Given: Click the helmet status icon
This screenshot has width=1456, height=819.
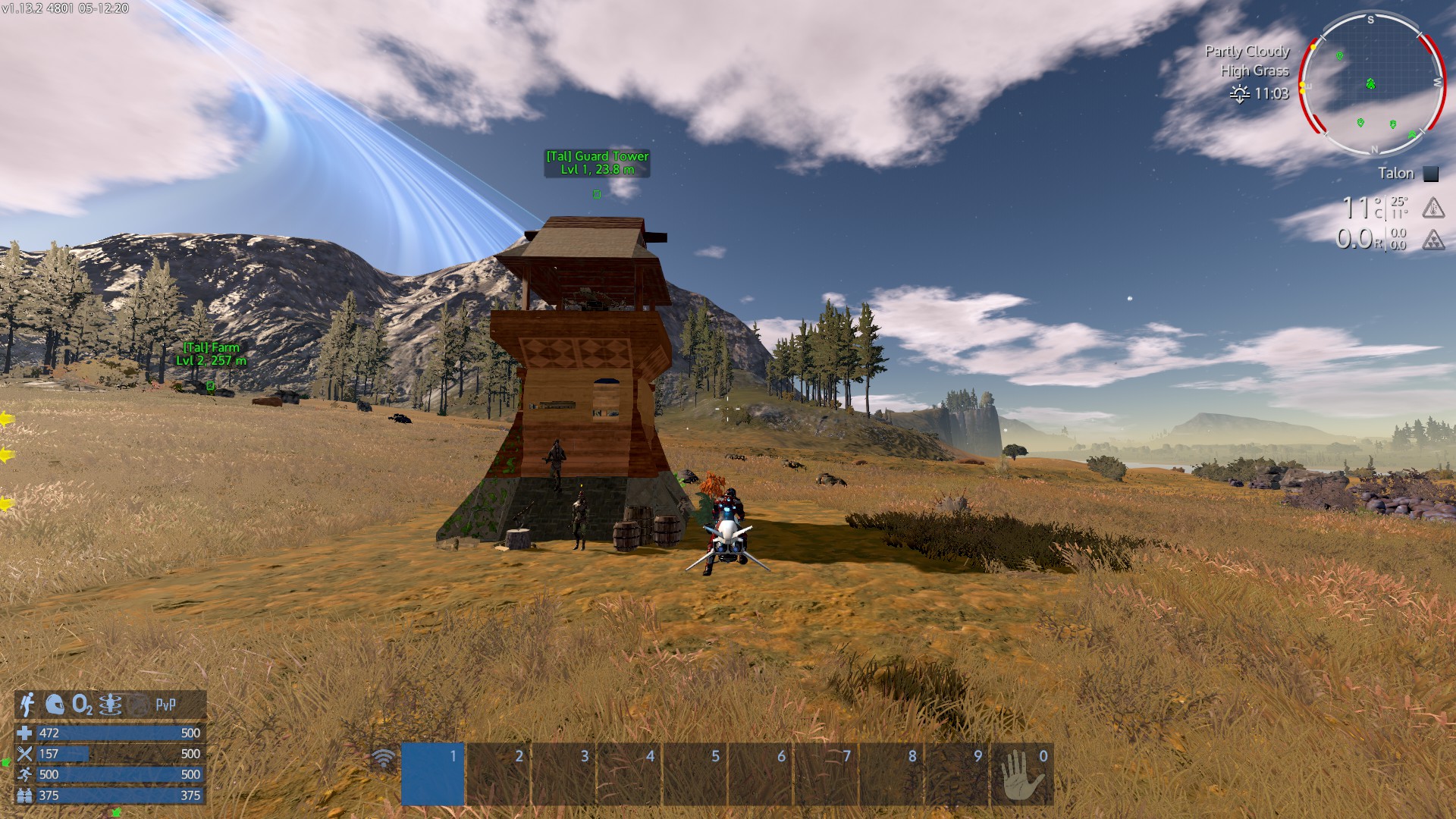Looking at the screenshot, I should (x=55, y=704).
